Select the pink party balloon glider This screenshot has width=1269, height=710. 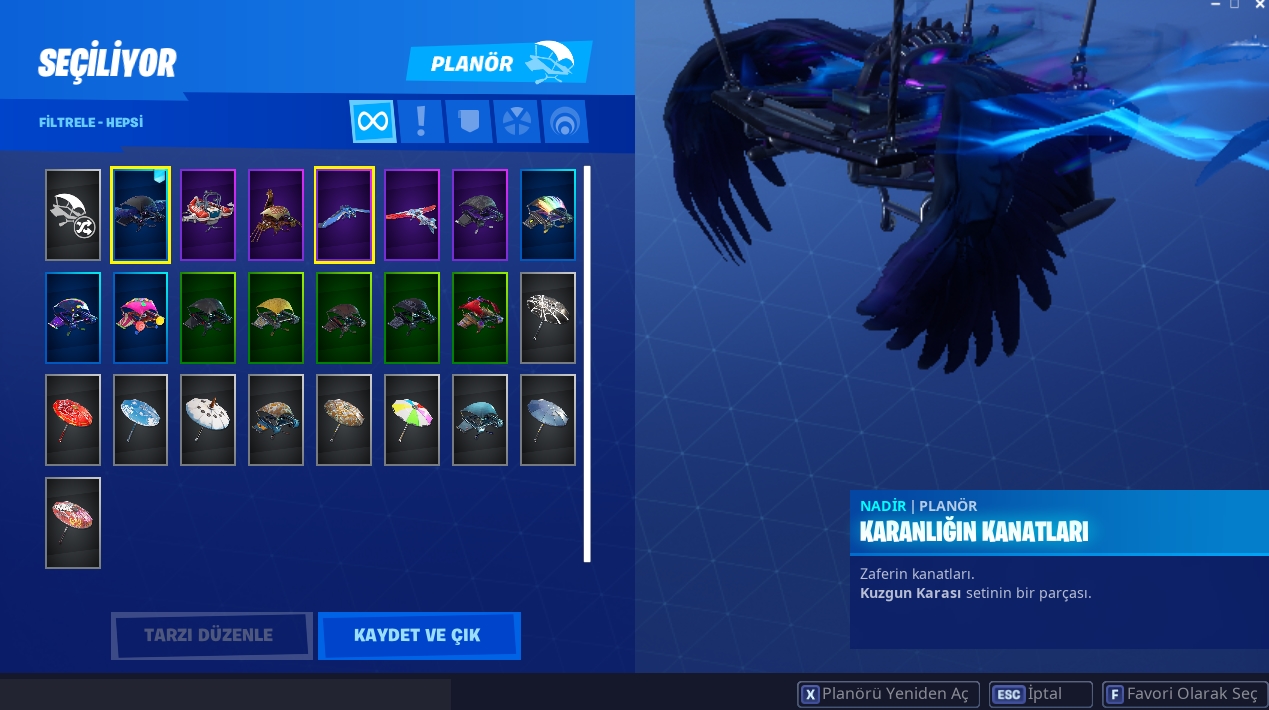[x=141, y=318]
